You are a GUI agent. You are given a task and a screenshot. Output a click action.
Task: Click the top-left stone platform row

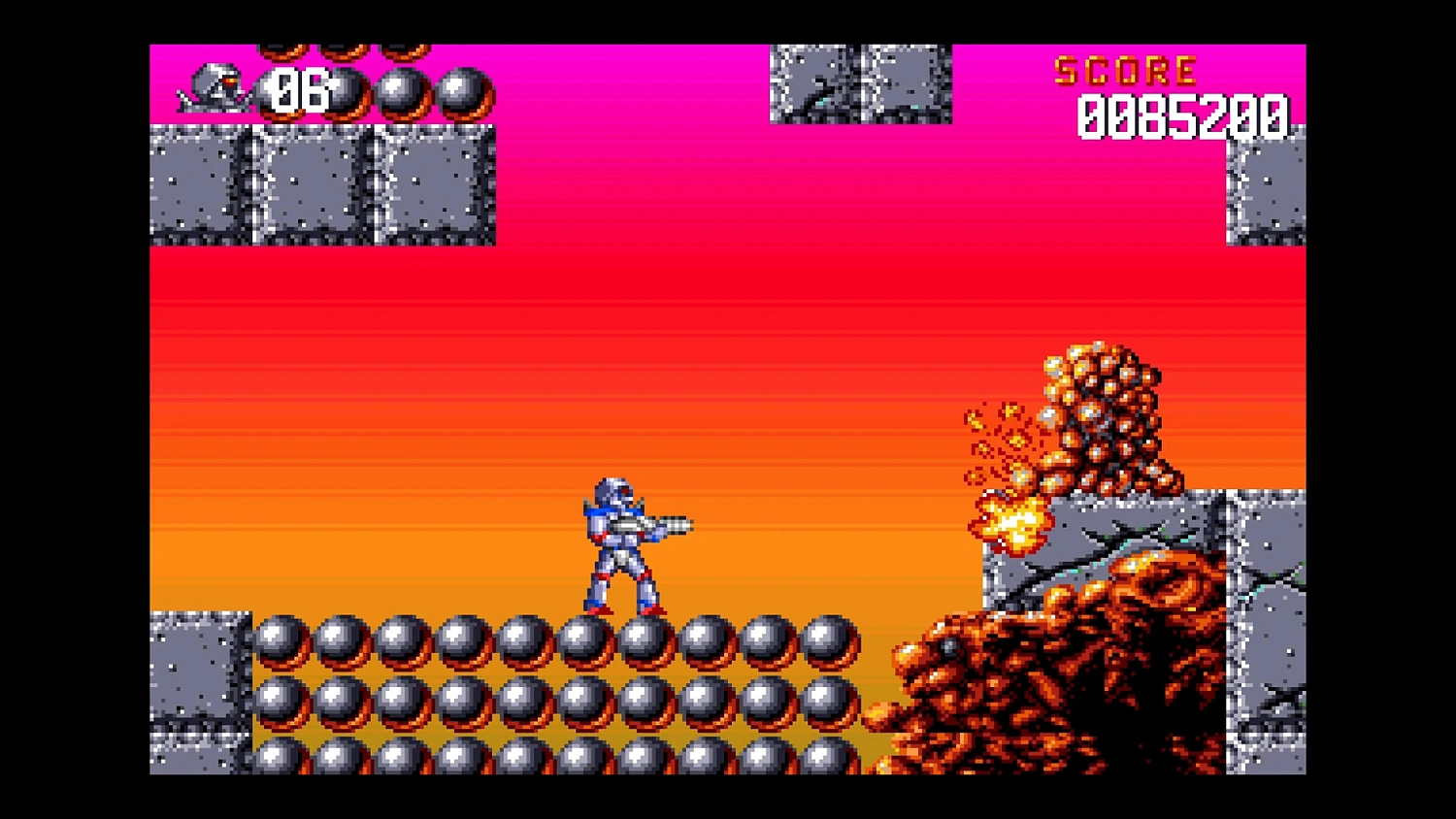(x=320, y=184)
